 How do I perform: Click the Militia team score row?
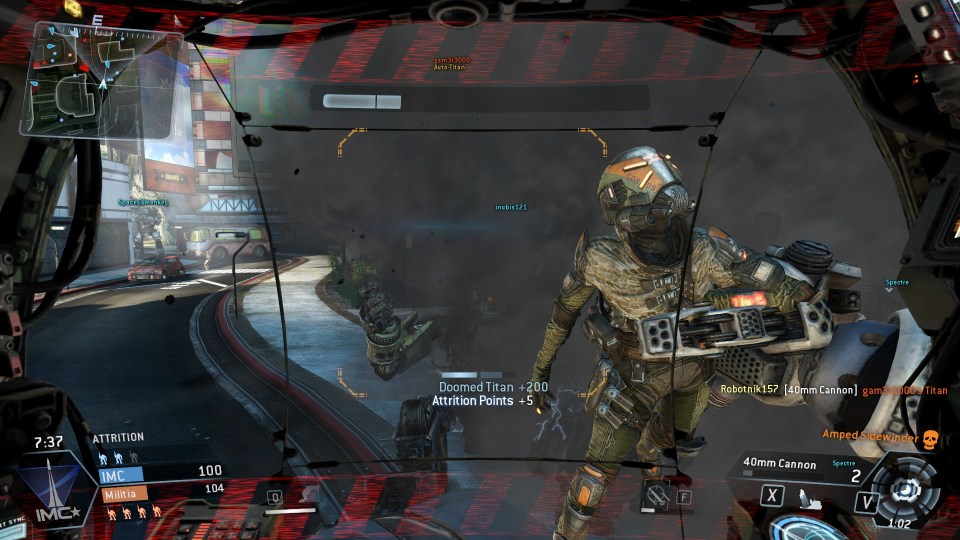click(160, 491)
